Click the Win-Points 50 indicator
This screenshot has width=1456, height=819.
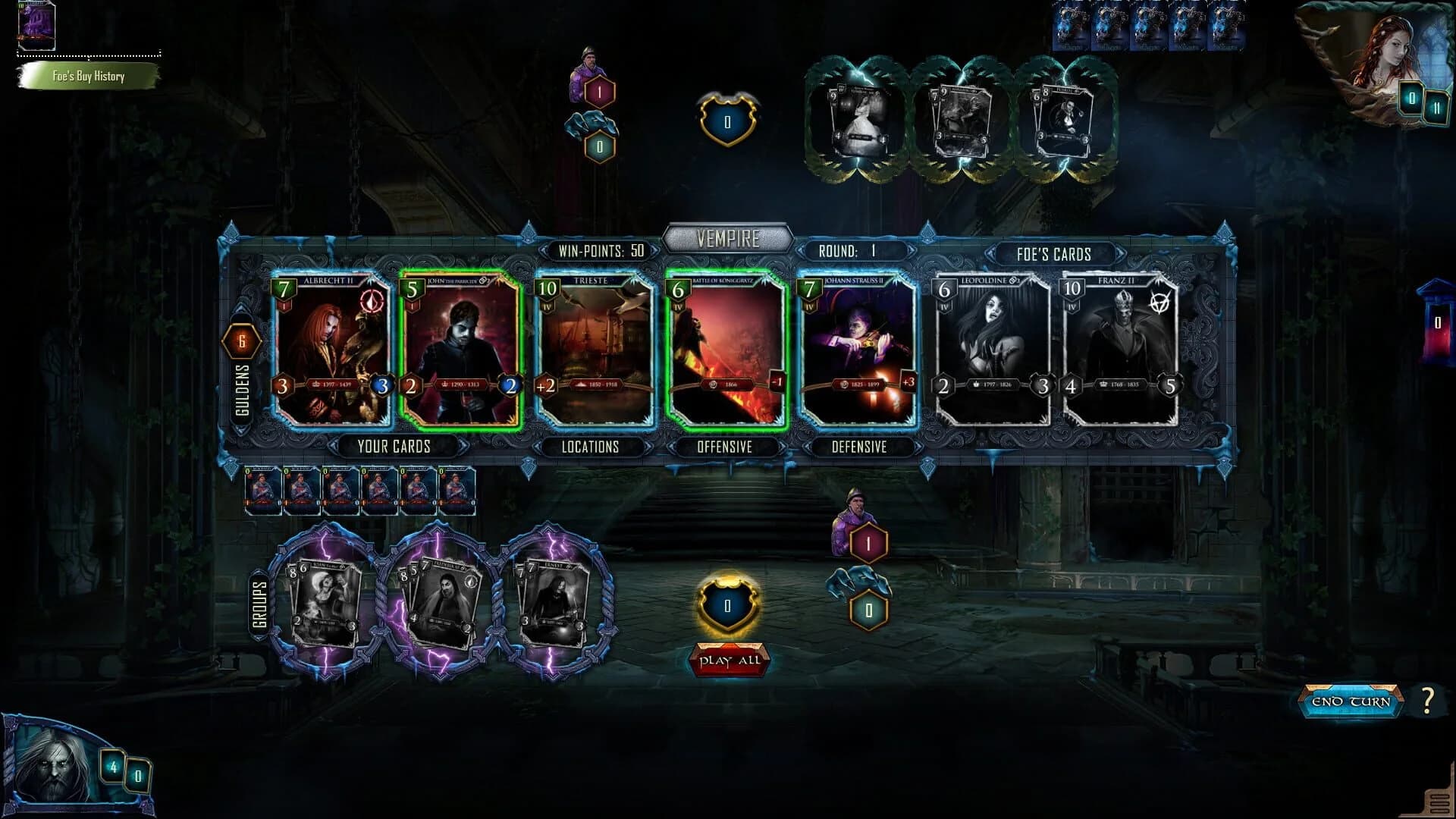tap(599, 251)
